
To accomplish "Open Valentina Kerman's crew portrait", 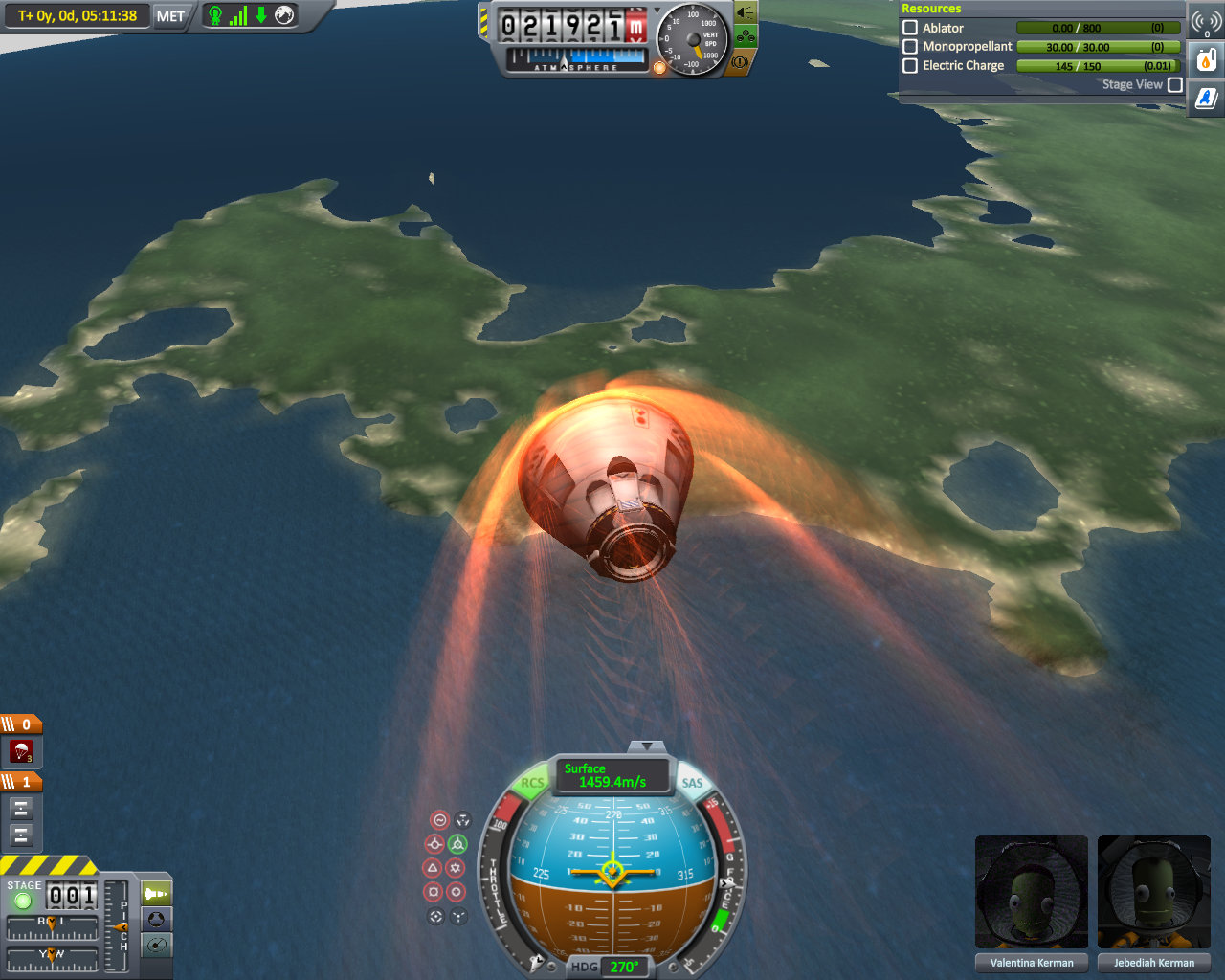I will click(x=1032, y=892).
